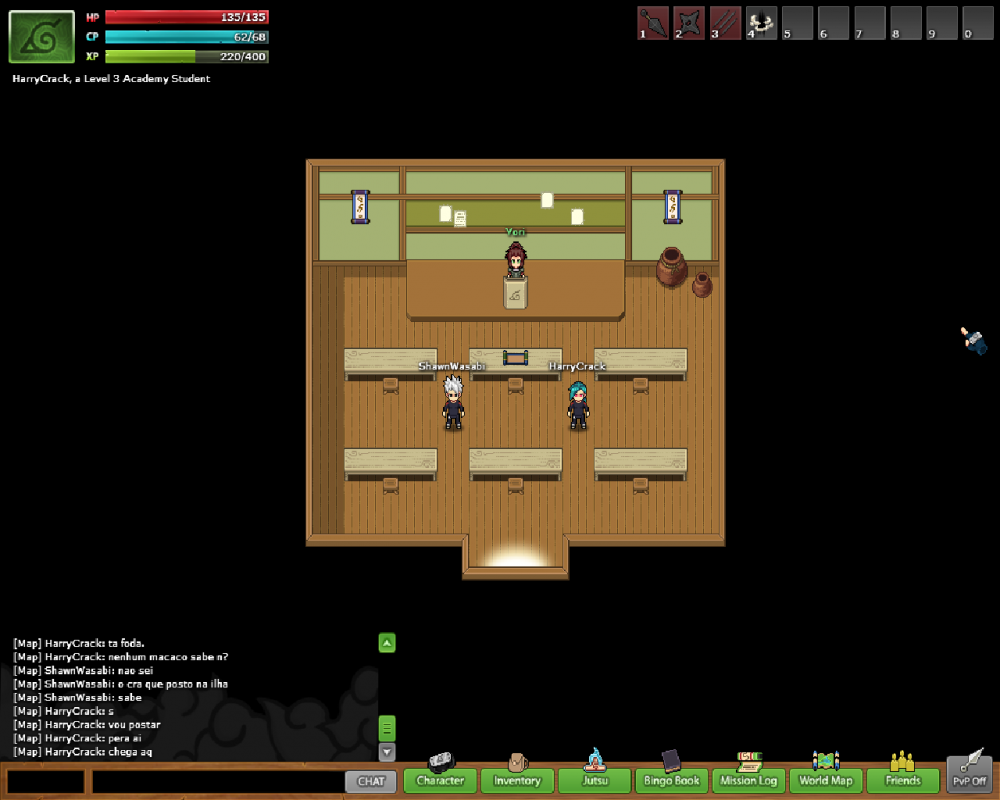The image size is (1000, 800).
Task: Open the Inventory
Action: pos(517,780)
